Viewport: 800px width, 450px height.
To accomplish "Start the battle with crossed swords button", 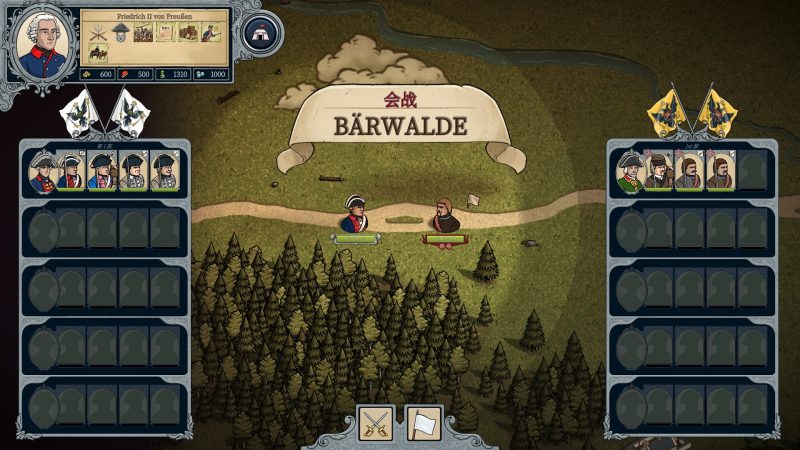I will [x=376, y=423].
